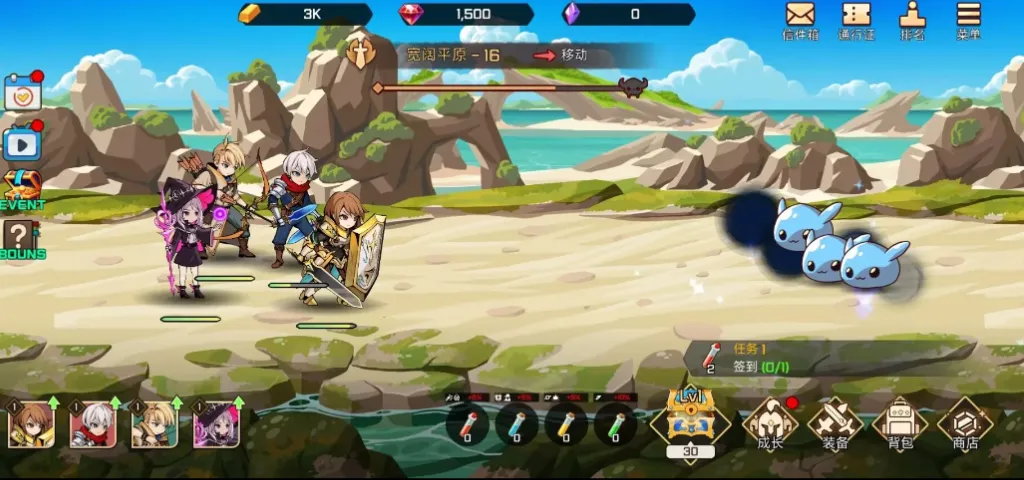Image resolution: width=1024 pixels, height=480 pixels.
Task: Use the red potion slot
Action: pos(468,425)
